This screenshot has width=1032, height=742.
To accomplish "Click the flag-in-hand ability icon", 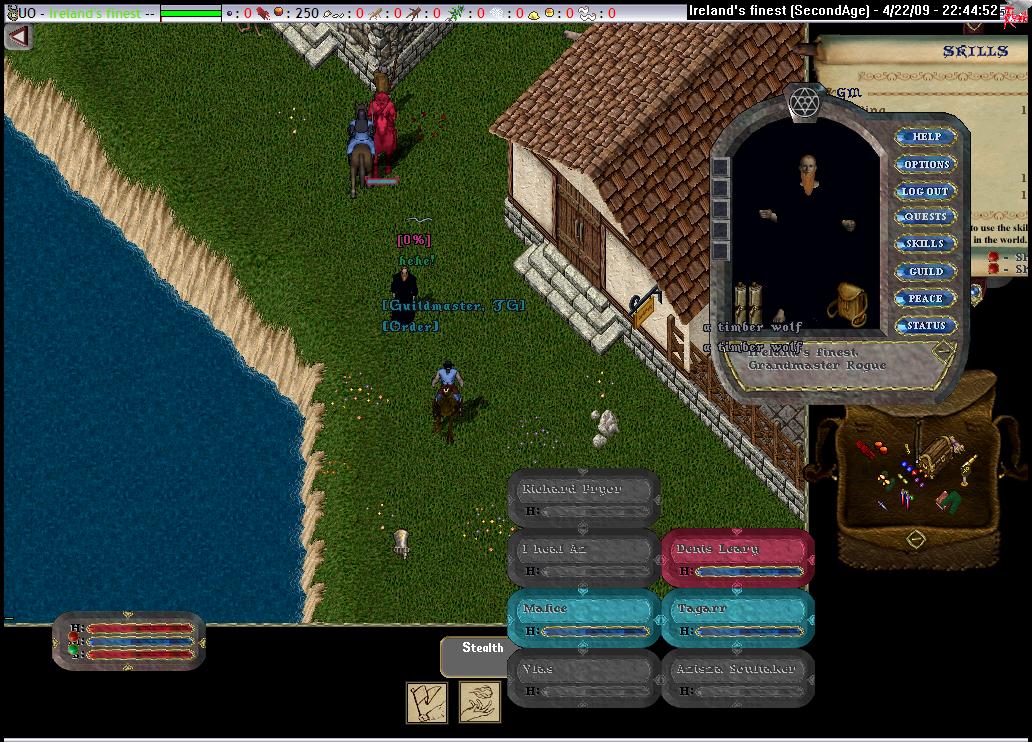I will pyautogui.click(x=427, y=702).
